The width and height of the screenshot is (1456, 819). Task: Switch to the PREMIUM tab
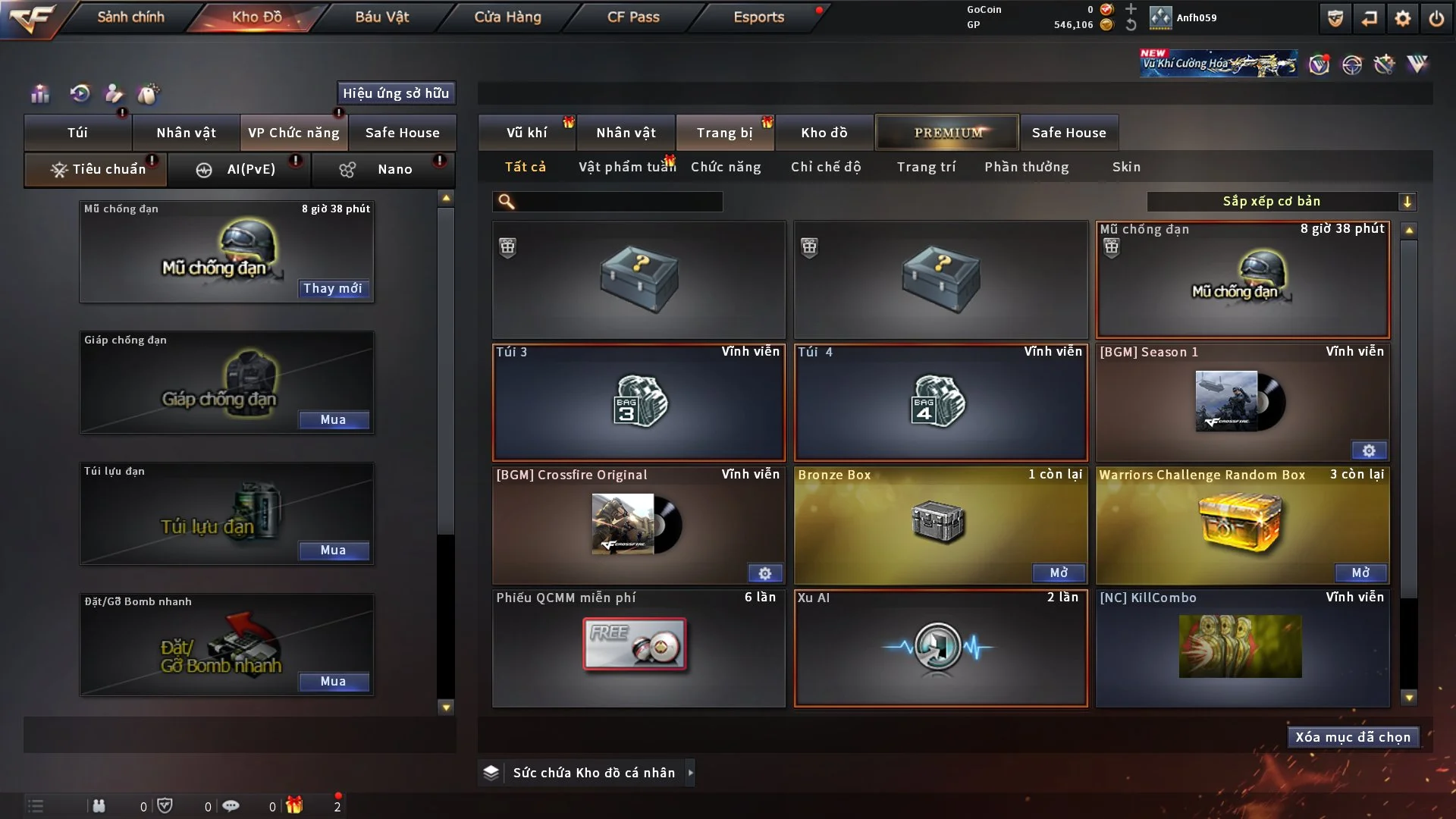pos(947,133)
